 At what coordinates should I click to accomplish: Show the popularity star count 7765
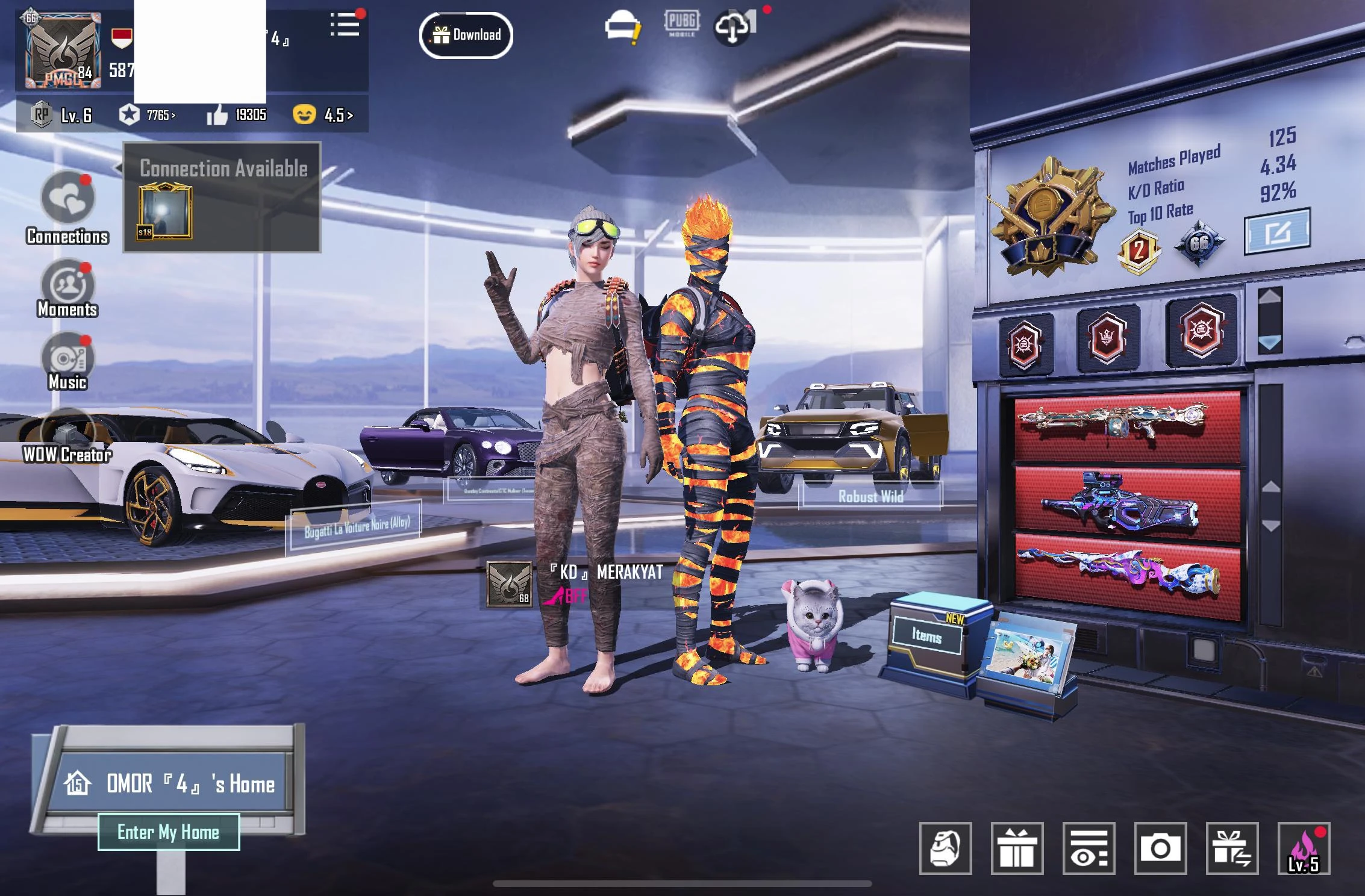click(148, 115)
